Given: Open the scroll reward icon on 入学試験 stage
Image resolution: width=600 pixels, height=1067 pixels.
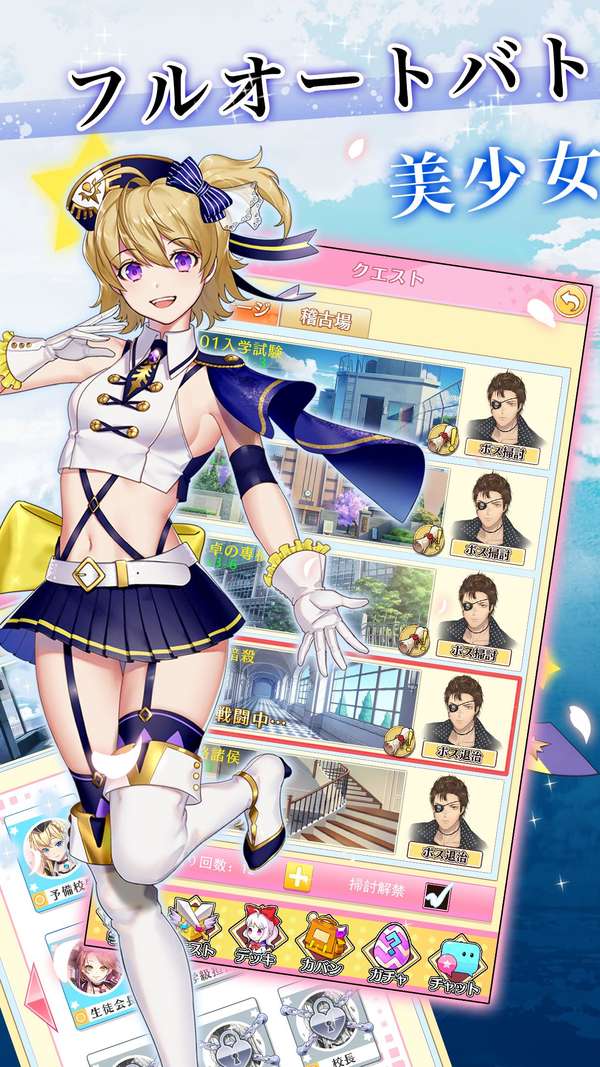Looking at the screenshot, I should point(440,435).
